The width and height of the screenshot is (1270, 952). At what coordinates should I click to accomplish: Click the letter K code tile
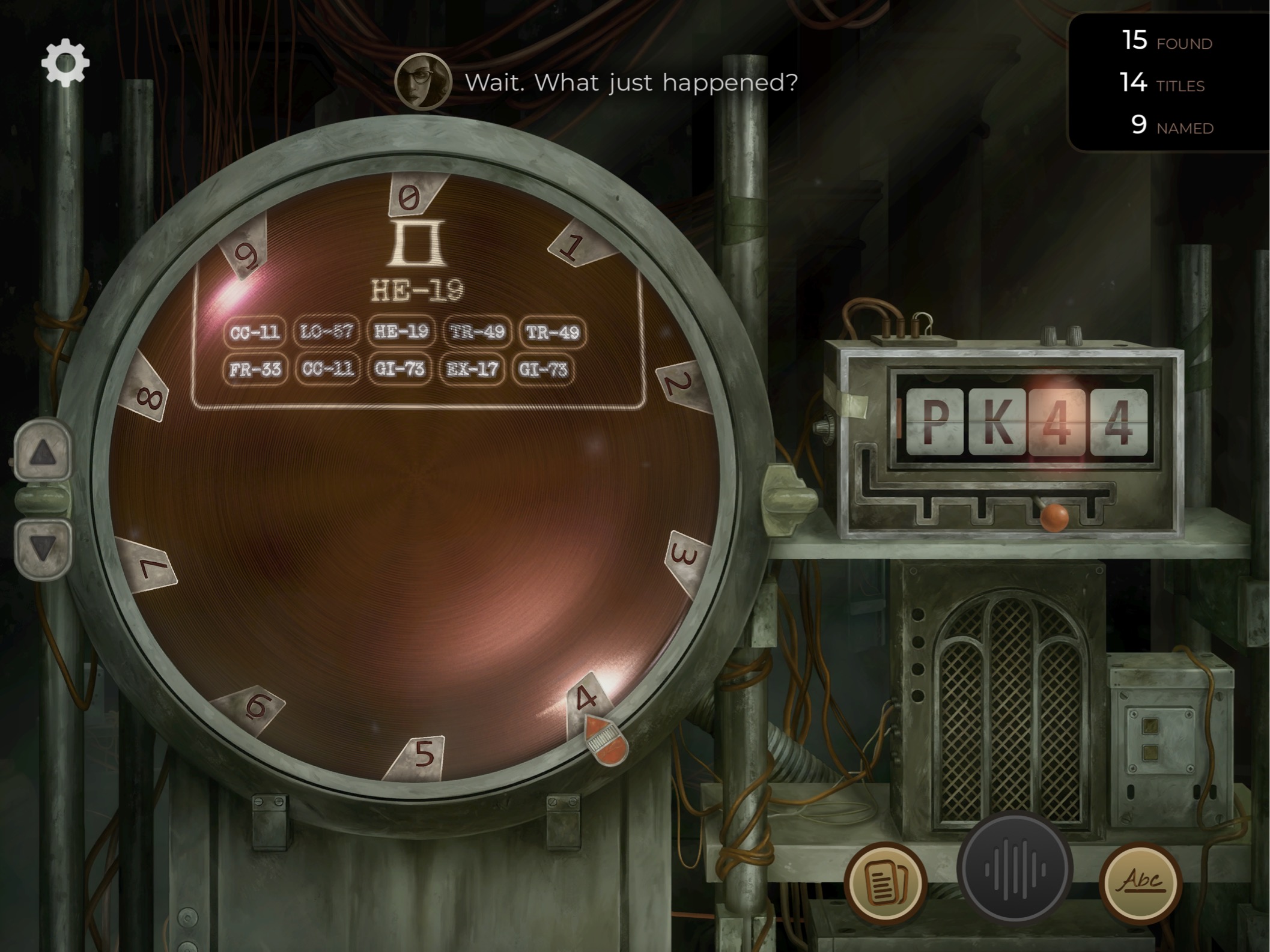[995, 420]
